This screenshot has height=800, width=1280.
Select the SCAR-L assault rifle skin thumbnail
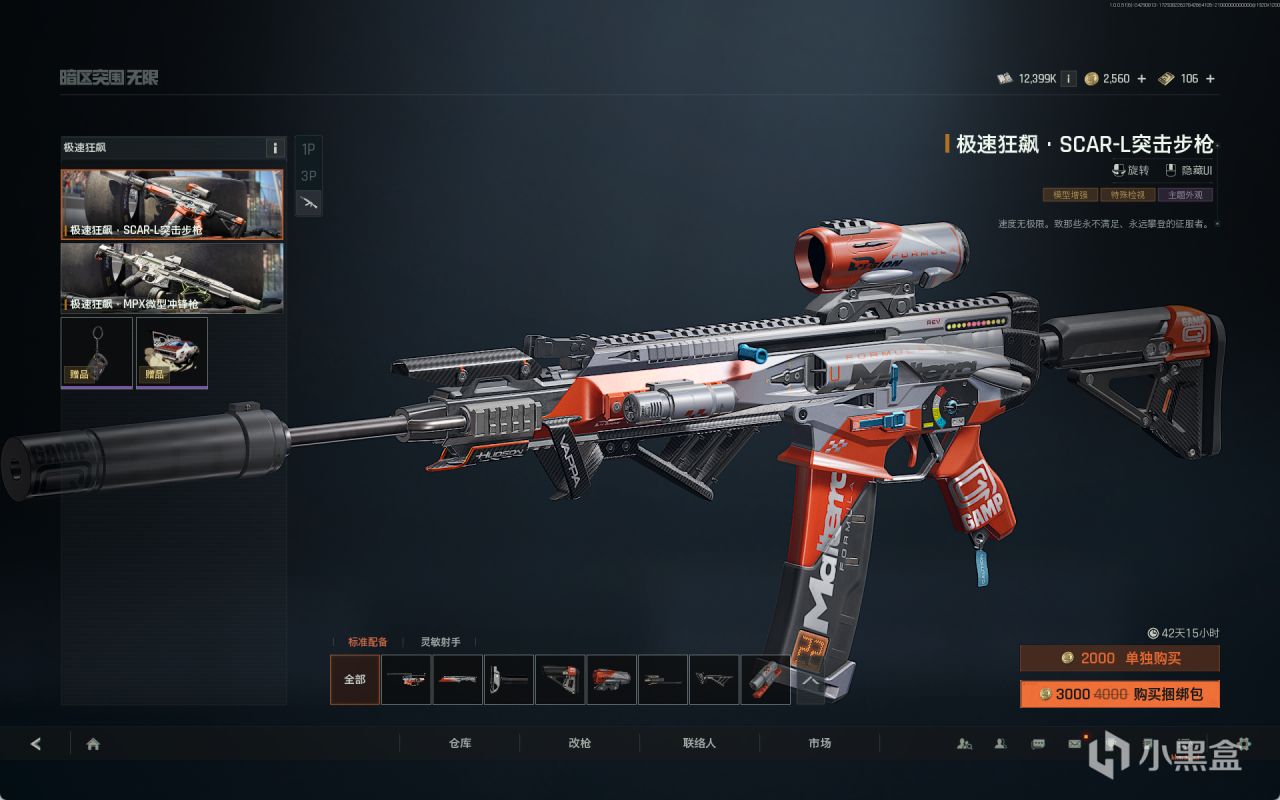click(172, 204)
